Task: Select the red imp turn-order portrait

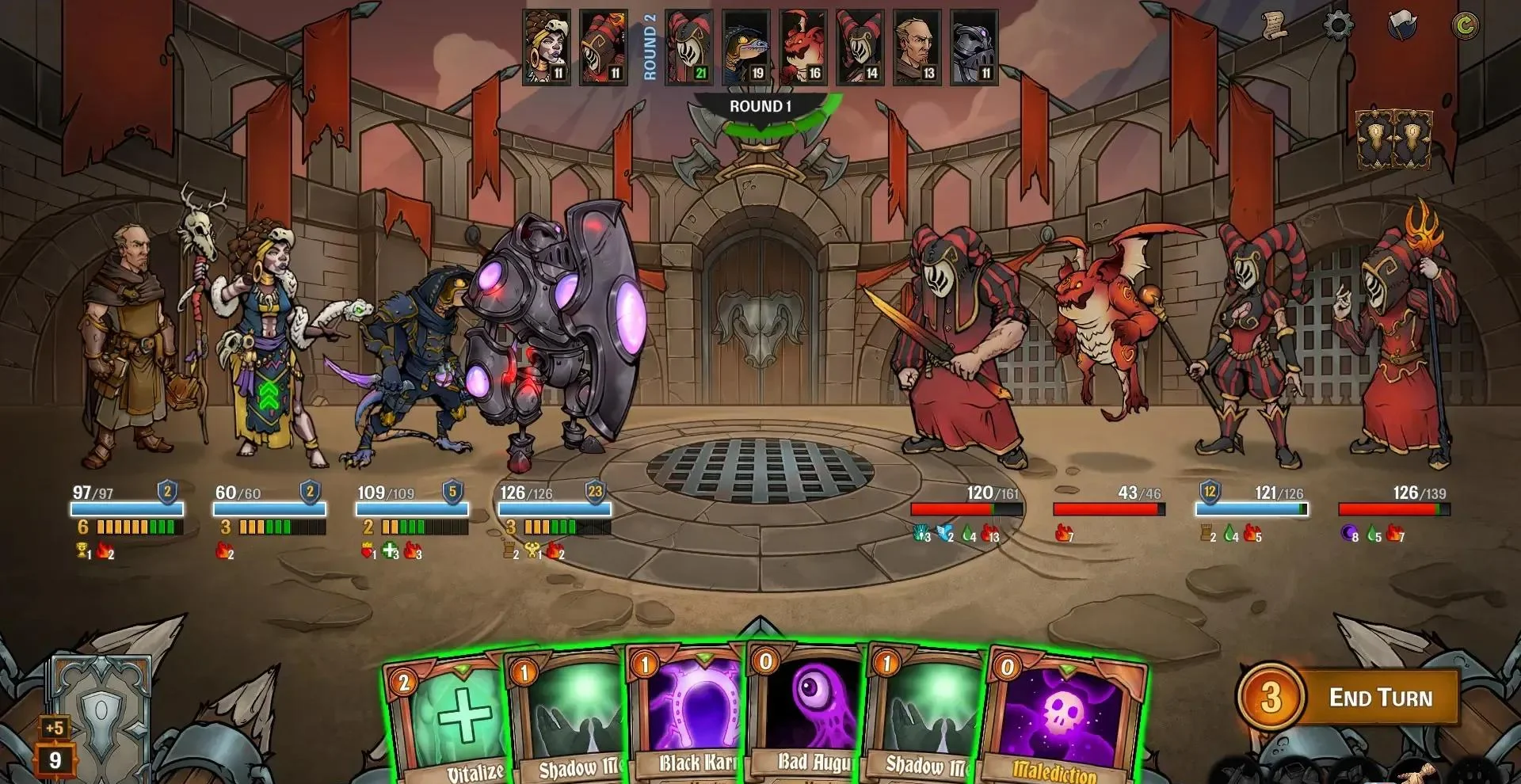Action: coord(803,47)
